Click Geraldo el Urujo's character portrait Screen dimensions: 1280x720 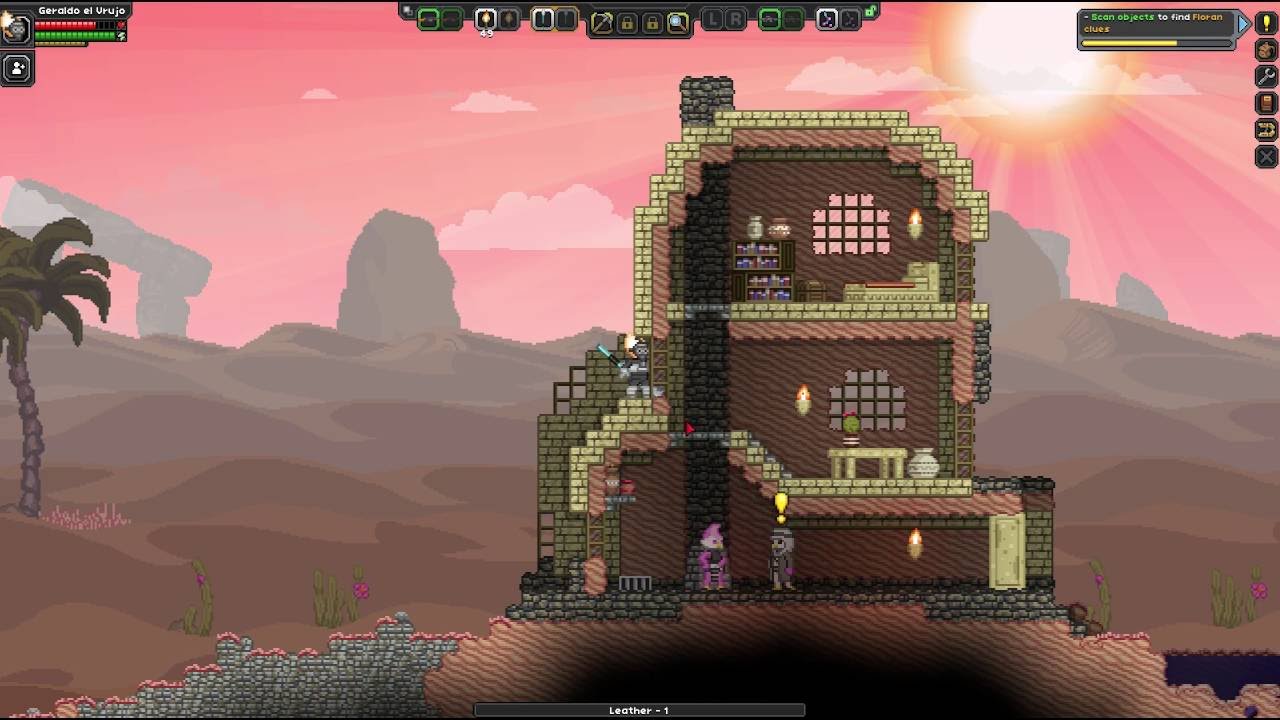point(16,27)
